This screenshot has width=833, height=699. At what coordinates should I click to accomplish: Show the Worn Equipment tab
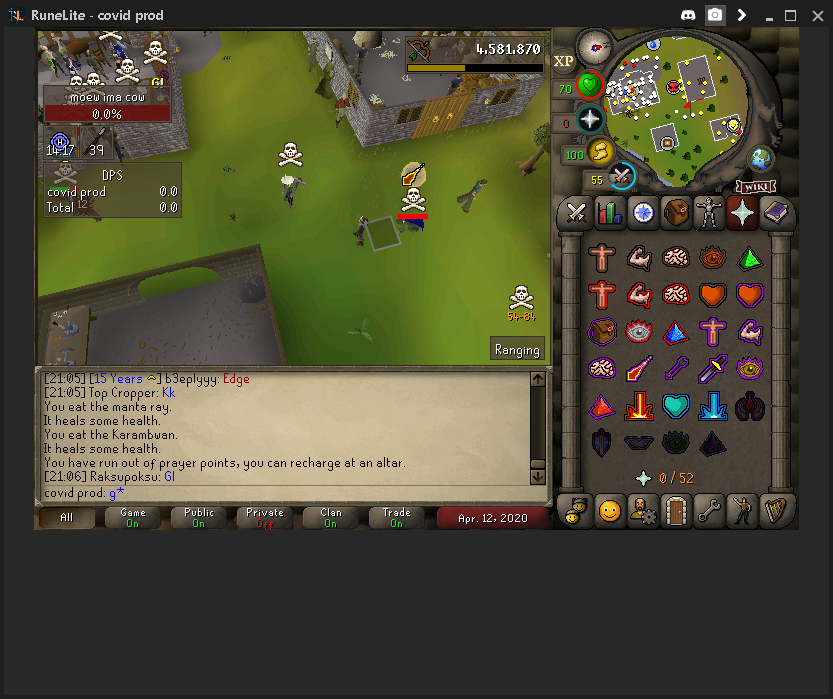point(709,212)
